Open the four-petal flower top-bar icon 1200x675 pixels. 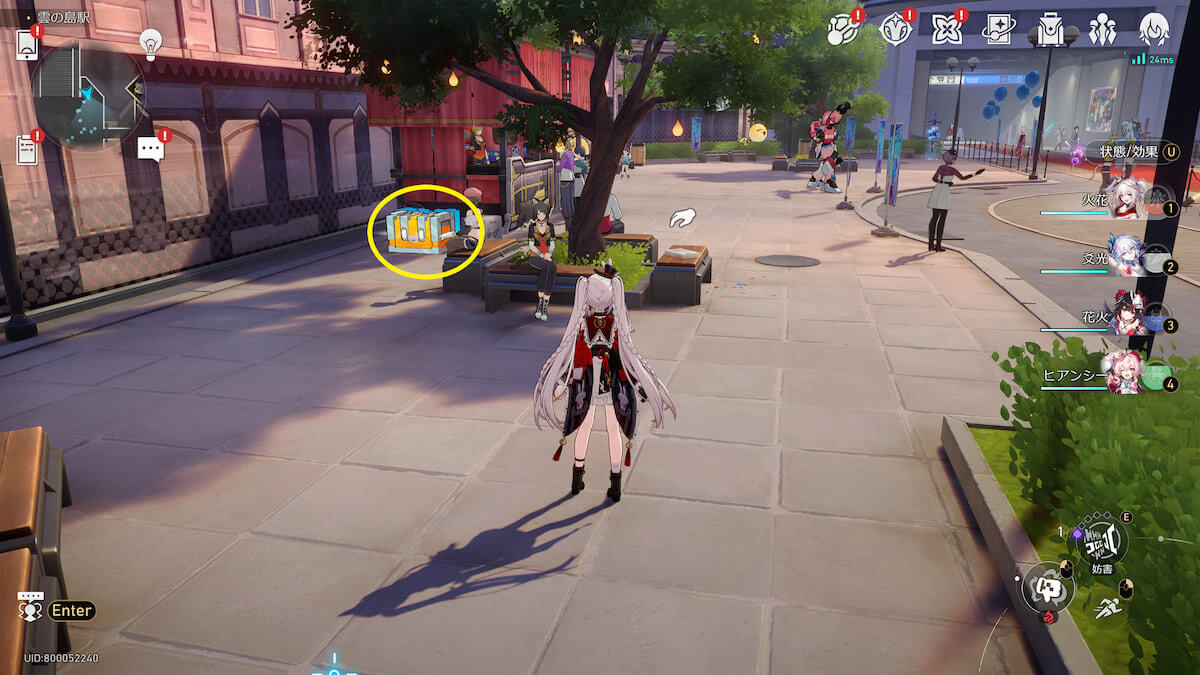pyautogui.click(x=946, y=30)
